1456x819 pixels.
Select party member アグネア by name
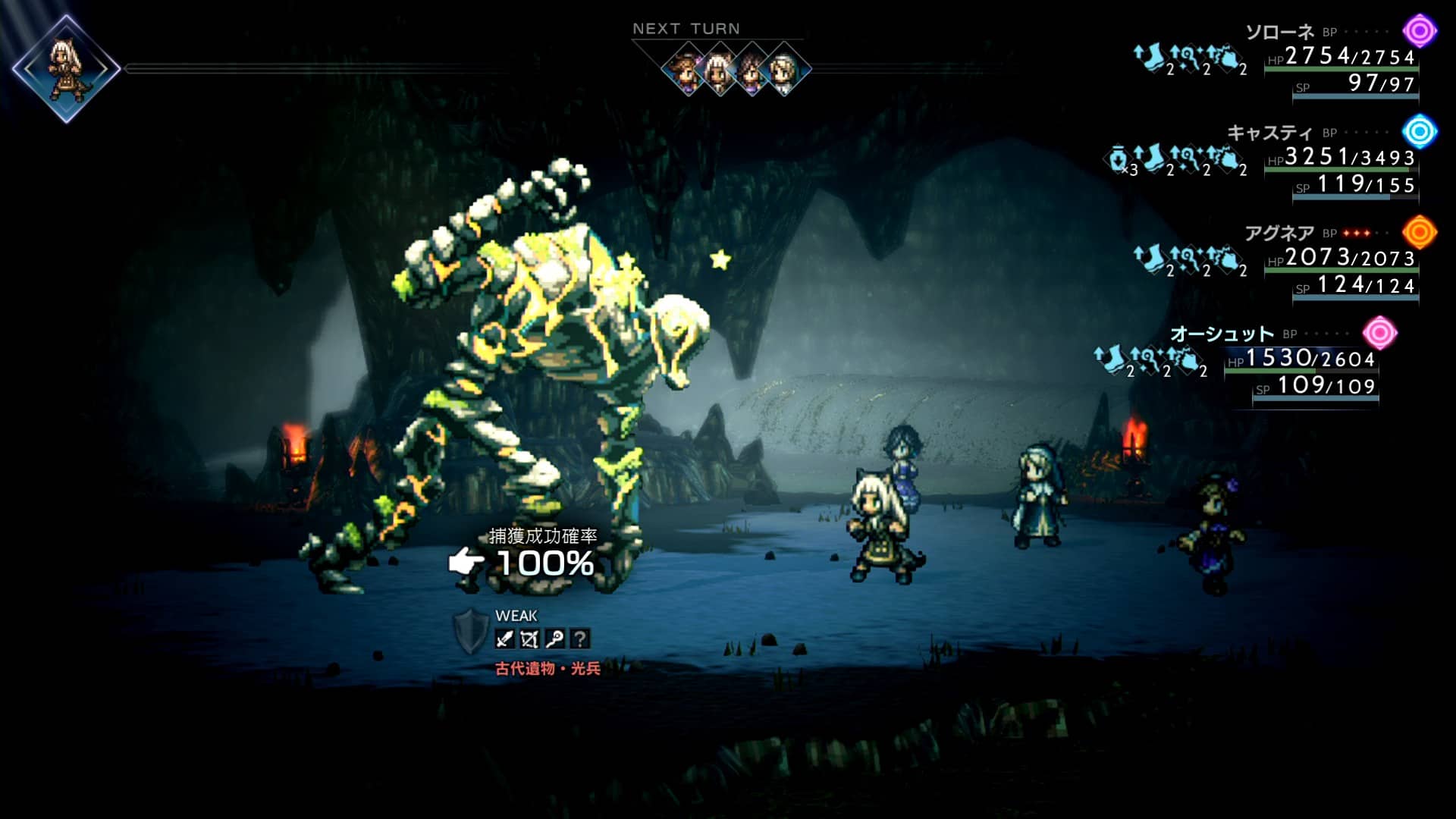(x=1279, y=233)
